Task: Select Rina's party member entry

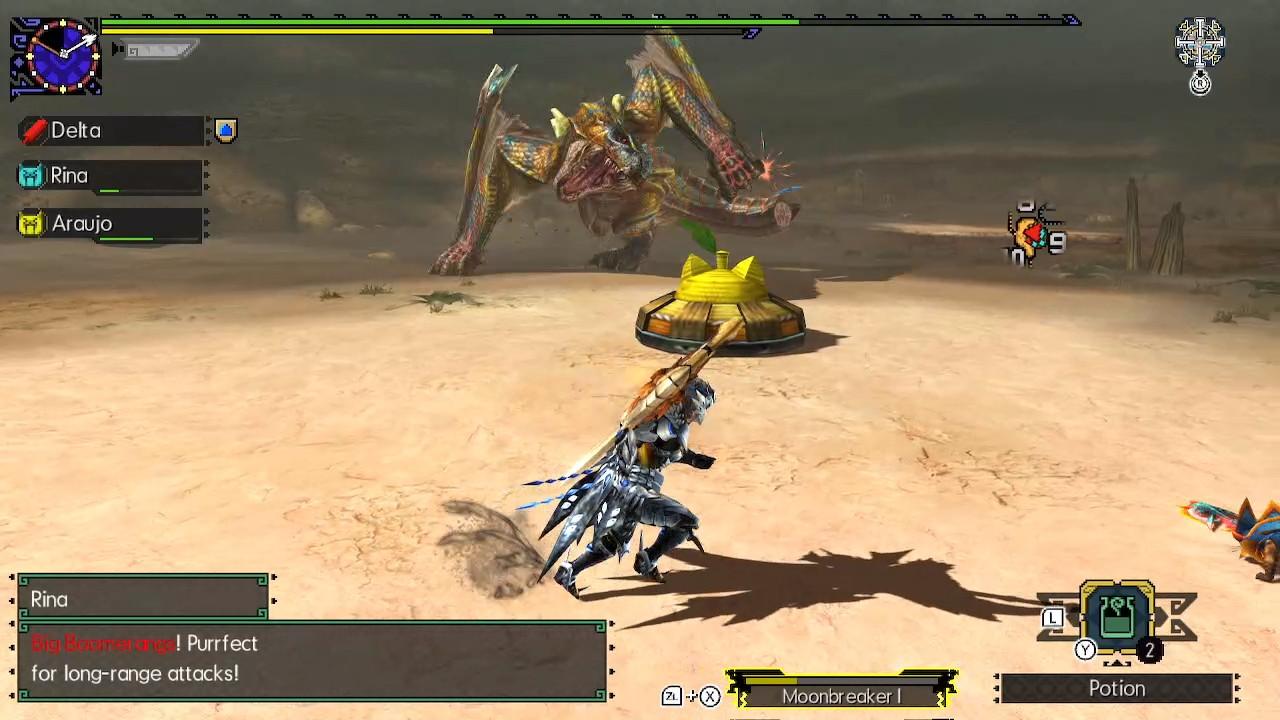Action: (110, 176)
